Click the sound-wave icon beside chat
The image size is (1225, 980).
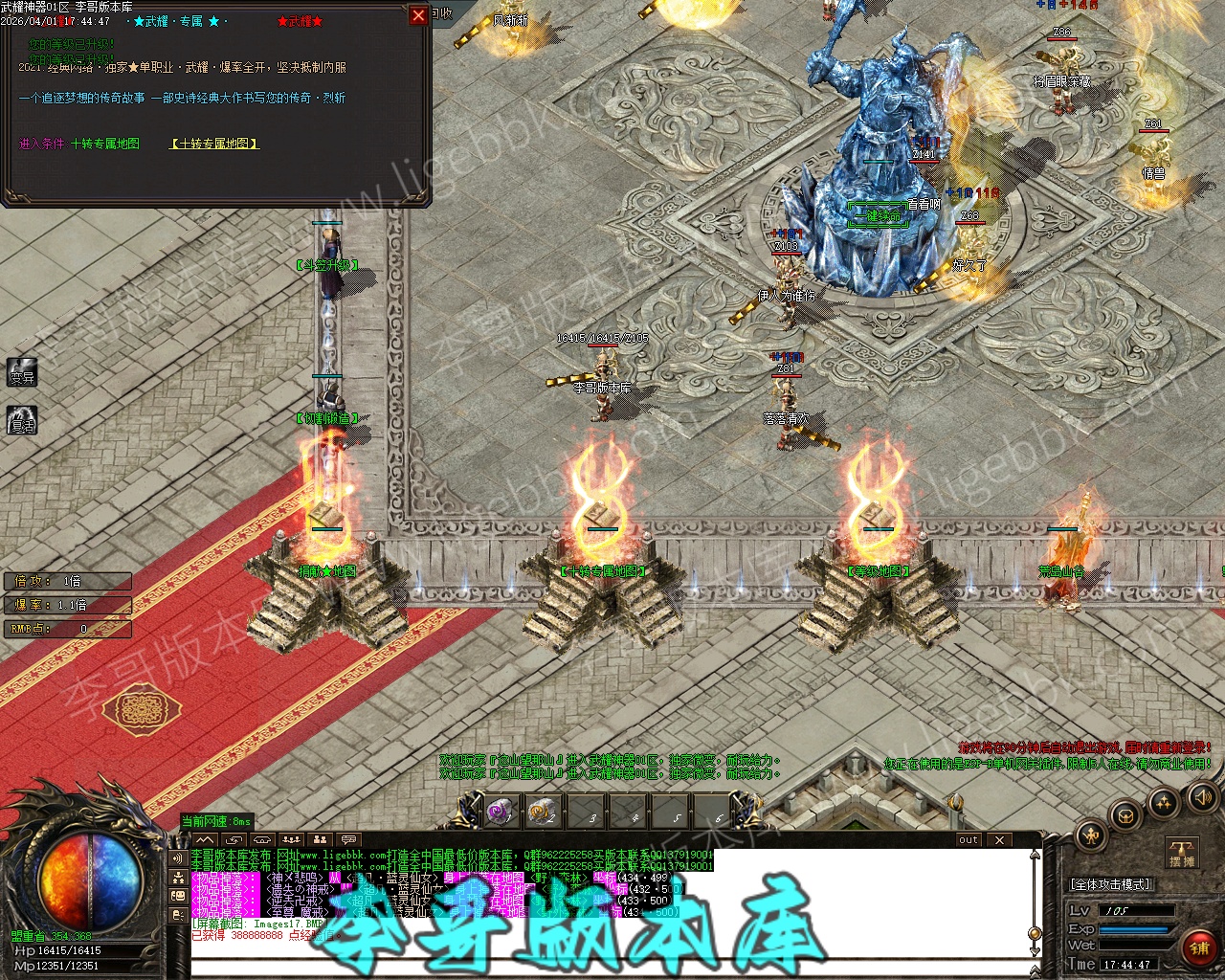click(178, 858)
